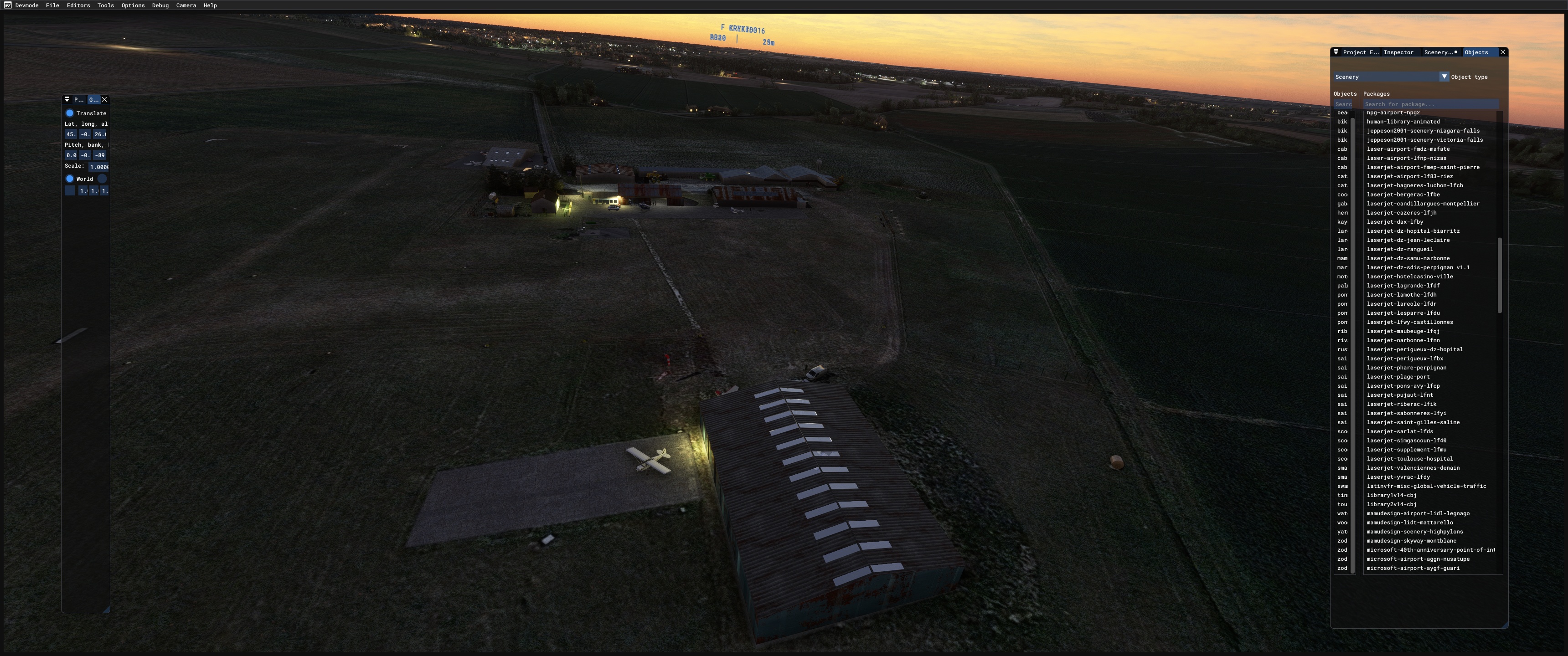Screen dimensions: 1568x656
Task: Select the Translate gizmo radio button
Action: [x=70, y=113]
